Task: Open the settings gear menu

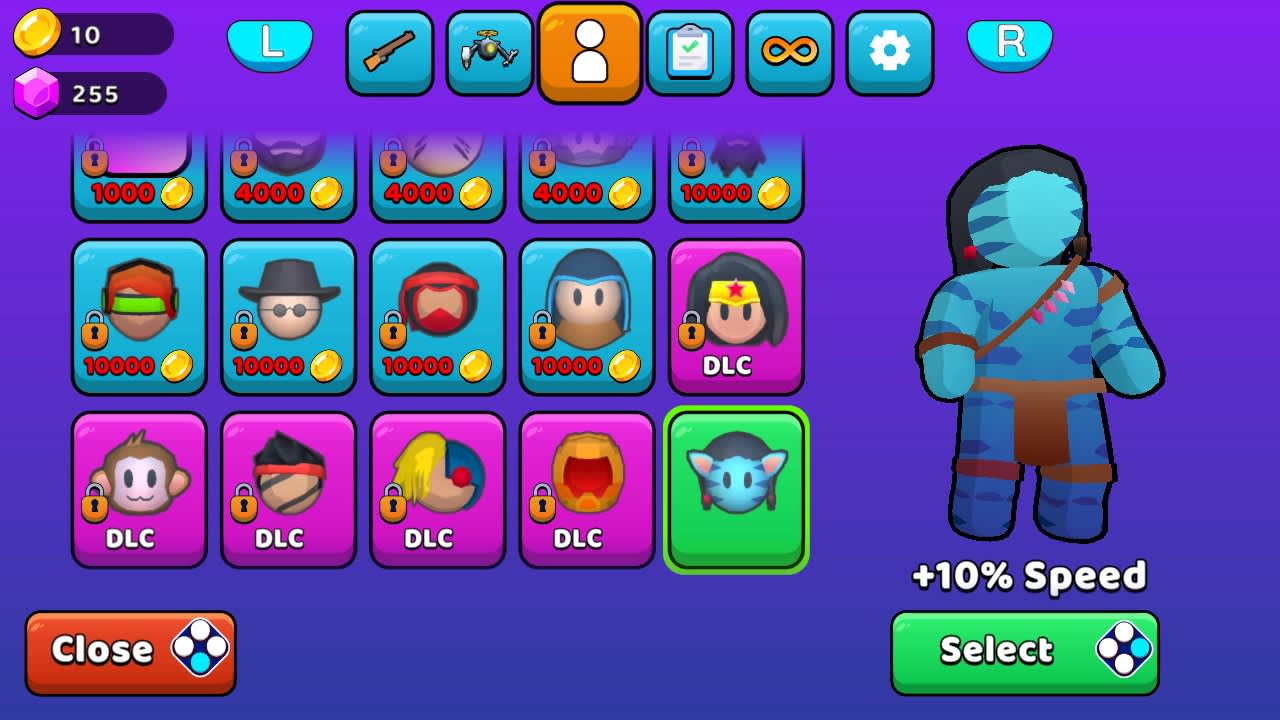Action: [889, 52]
